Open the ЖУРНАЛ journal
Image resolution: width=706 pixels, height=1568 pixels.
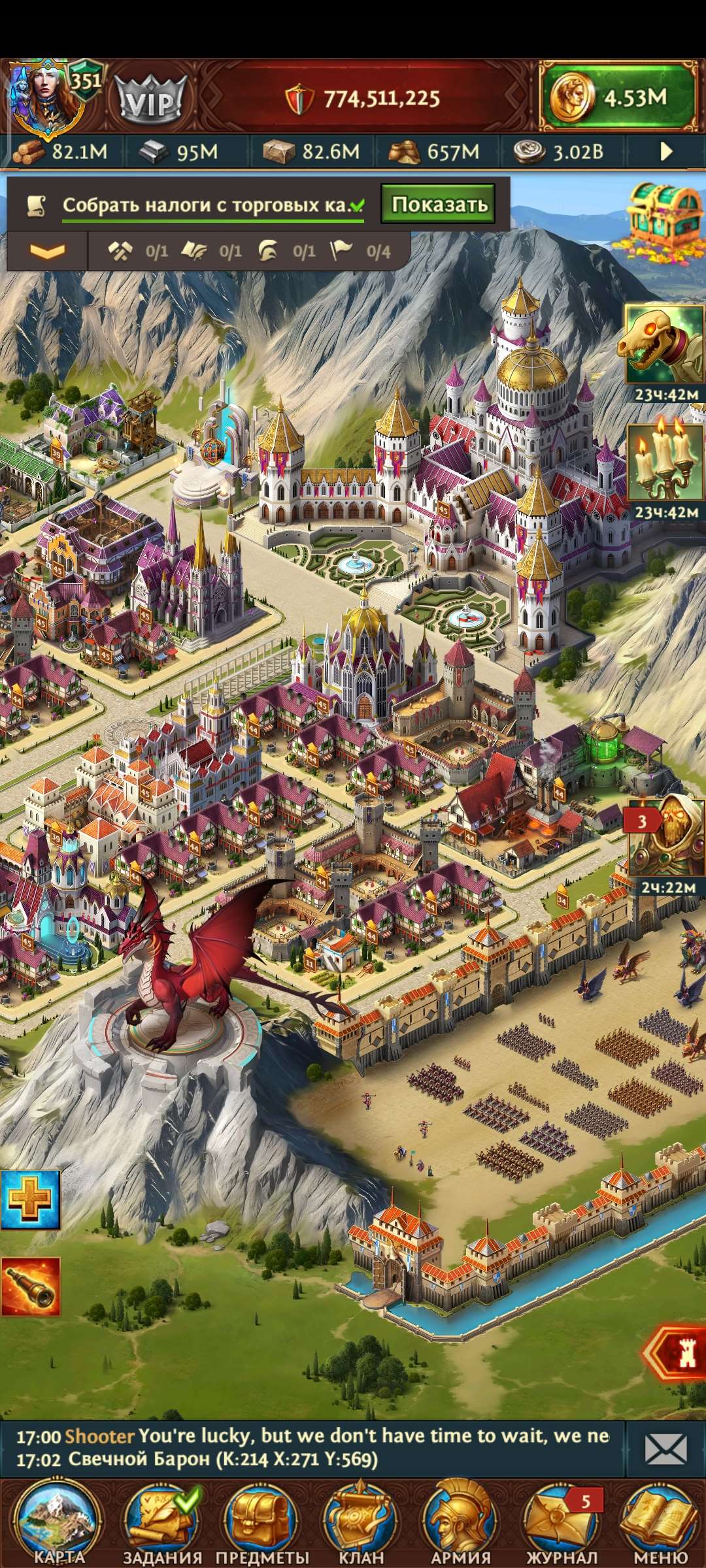coord(561,1524)
